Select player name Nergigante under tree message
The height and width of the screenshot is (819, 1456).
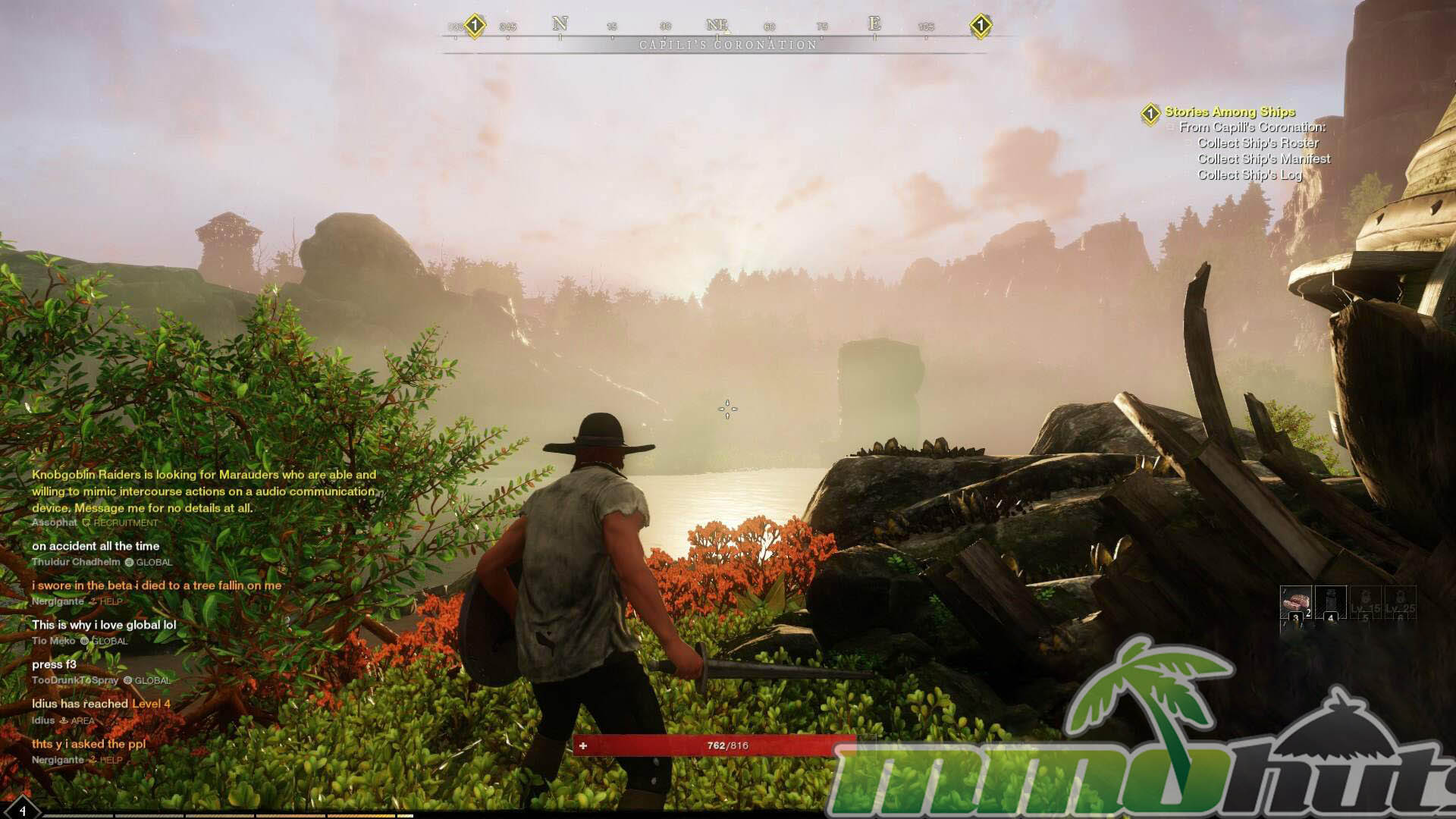point(58,601)
